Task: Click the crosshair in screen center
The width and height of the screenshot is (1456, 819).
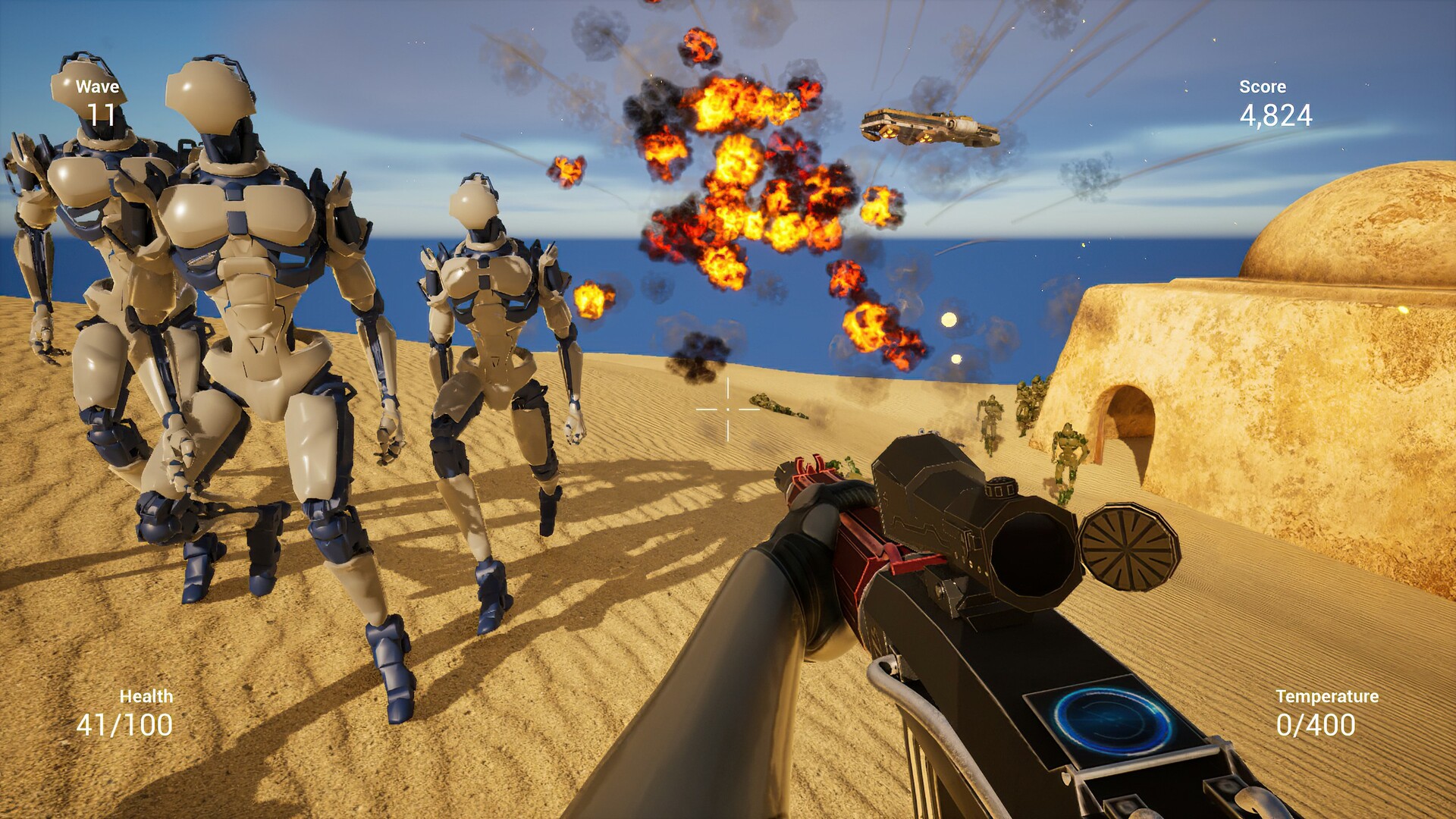Action: point(726,409)
